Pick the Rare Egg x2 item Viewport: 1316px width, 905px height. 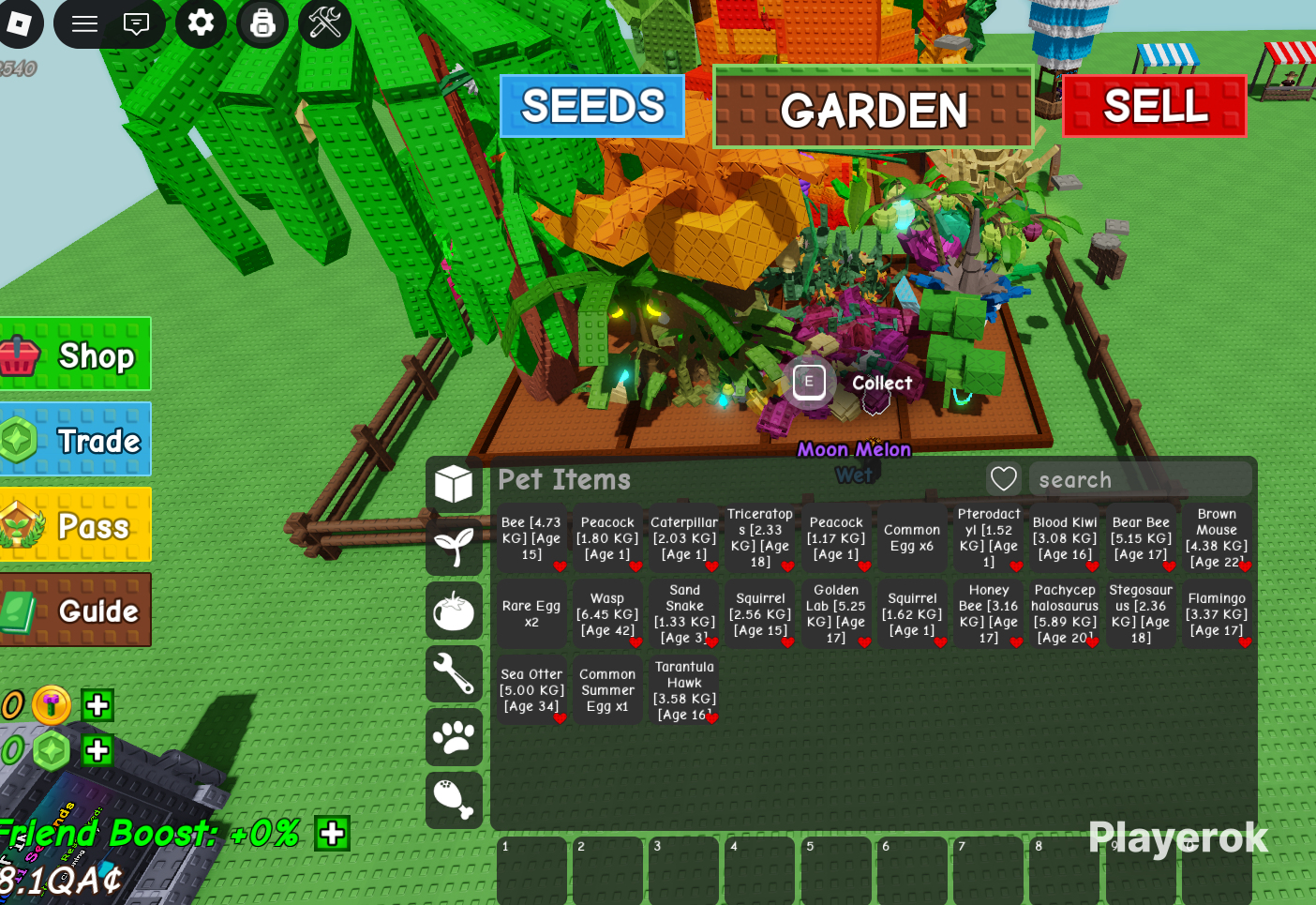pos(531,614)
